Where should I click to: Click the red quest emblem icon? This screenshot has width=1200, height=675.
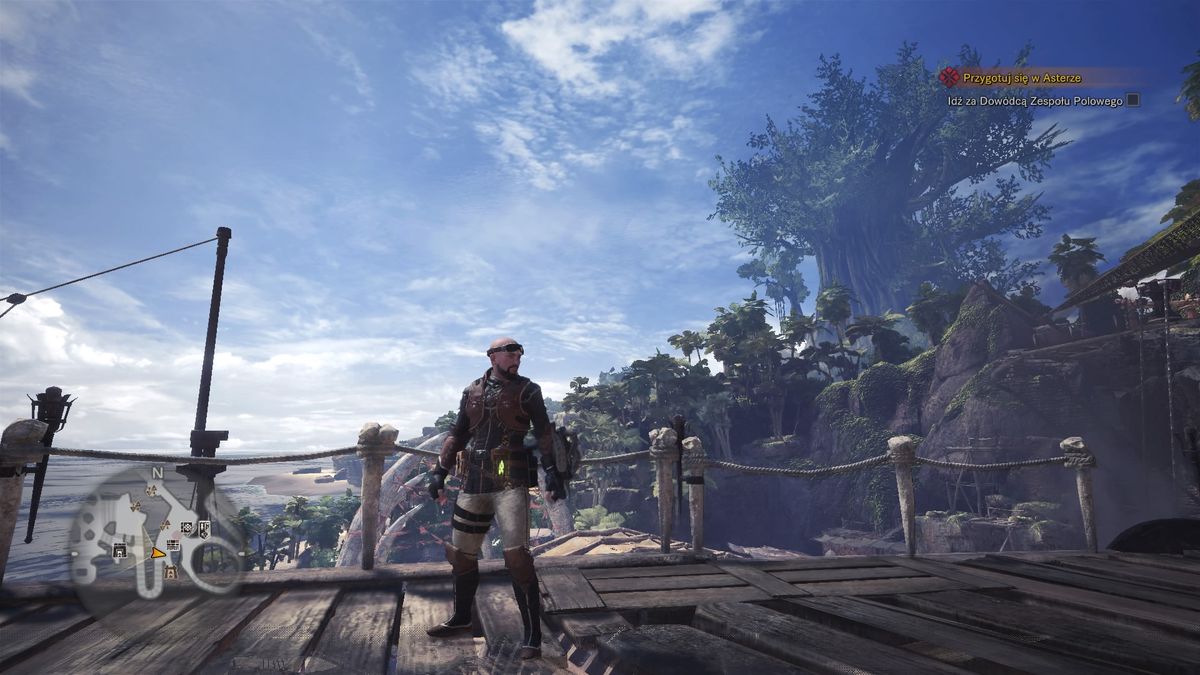tap(948, 76)
